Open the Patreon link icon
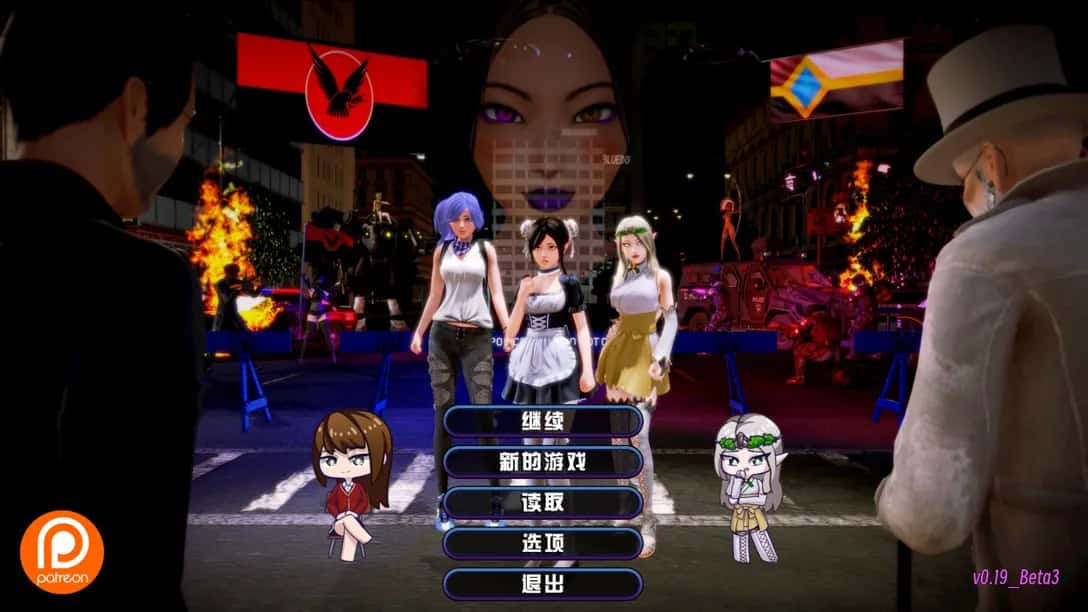The width and height of the screenshot is (1088, 612). pos(62,551)
